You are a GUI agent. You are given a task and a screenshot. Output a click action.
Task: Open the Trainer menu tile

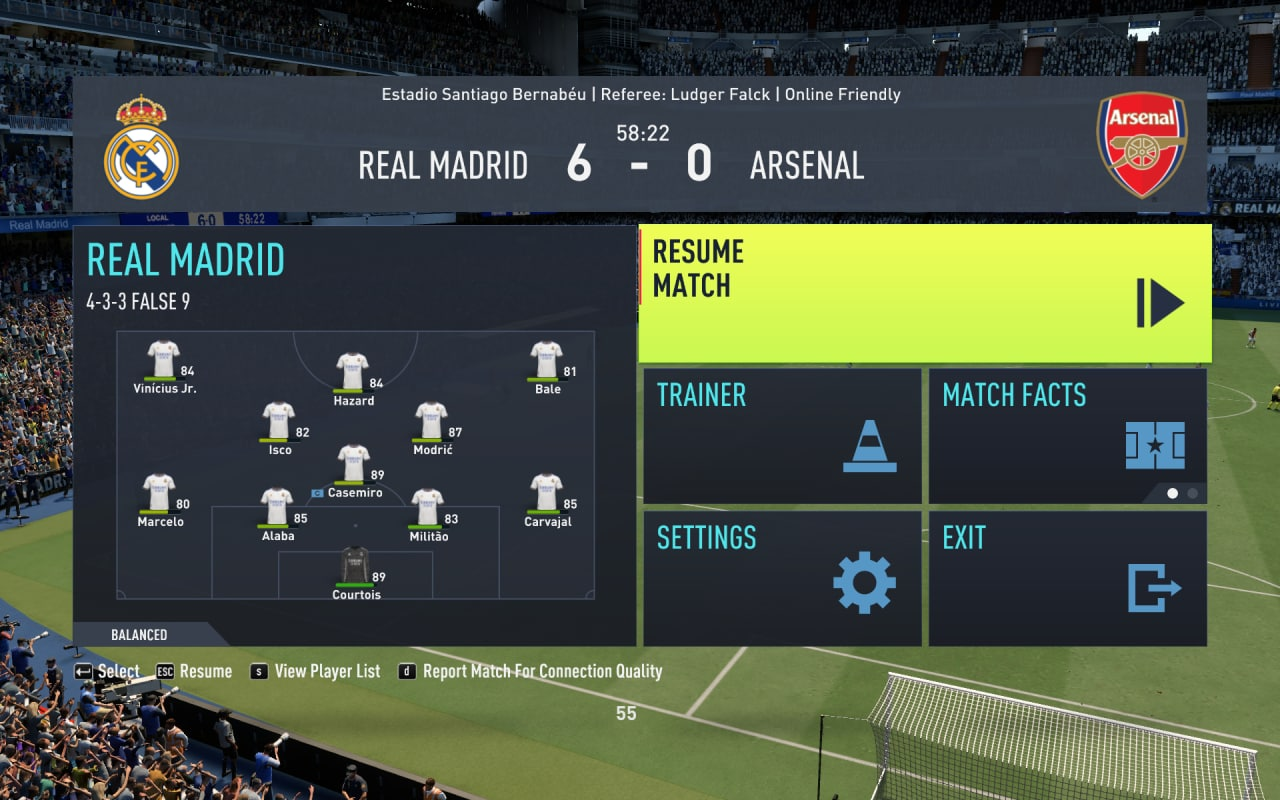point(782,436)
